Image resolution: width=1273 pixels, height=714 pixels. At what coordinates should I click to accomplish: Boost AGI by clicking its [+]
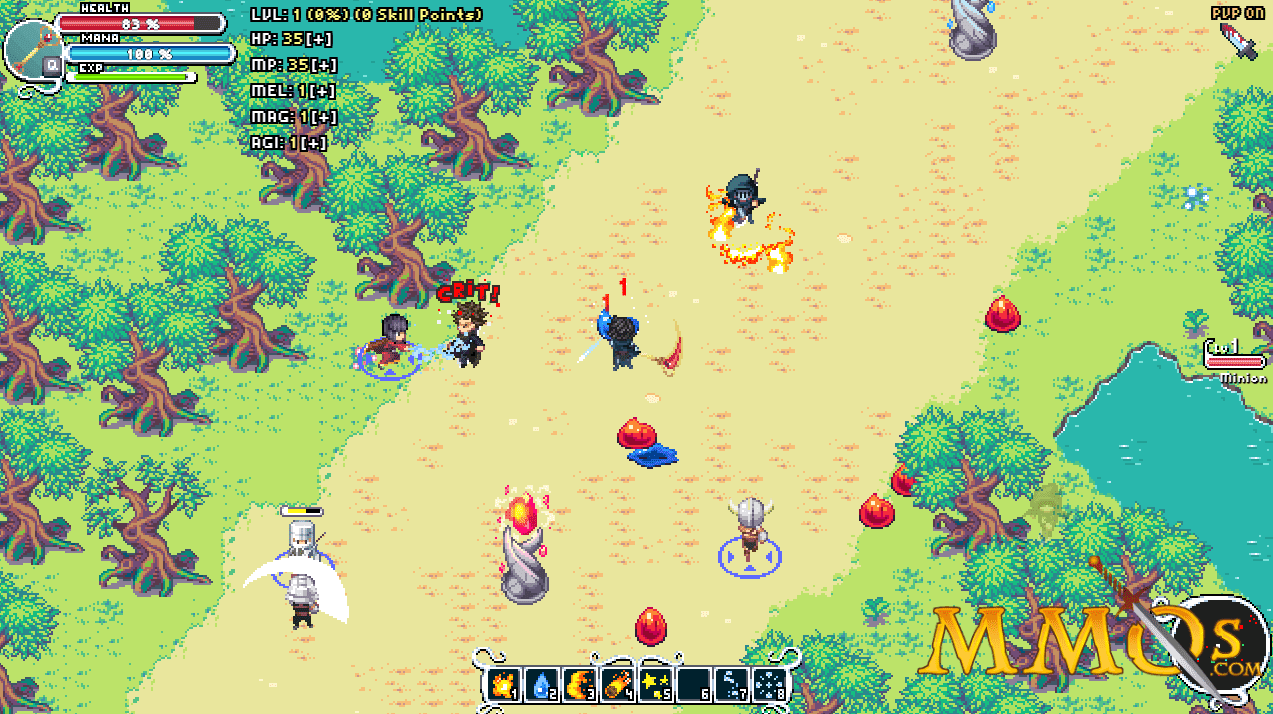(315, 143)
